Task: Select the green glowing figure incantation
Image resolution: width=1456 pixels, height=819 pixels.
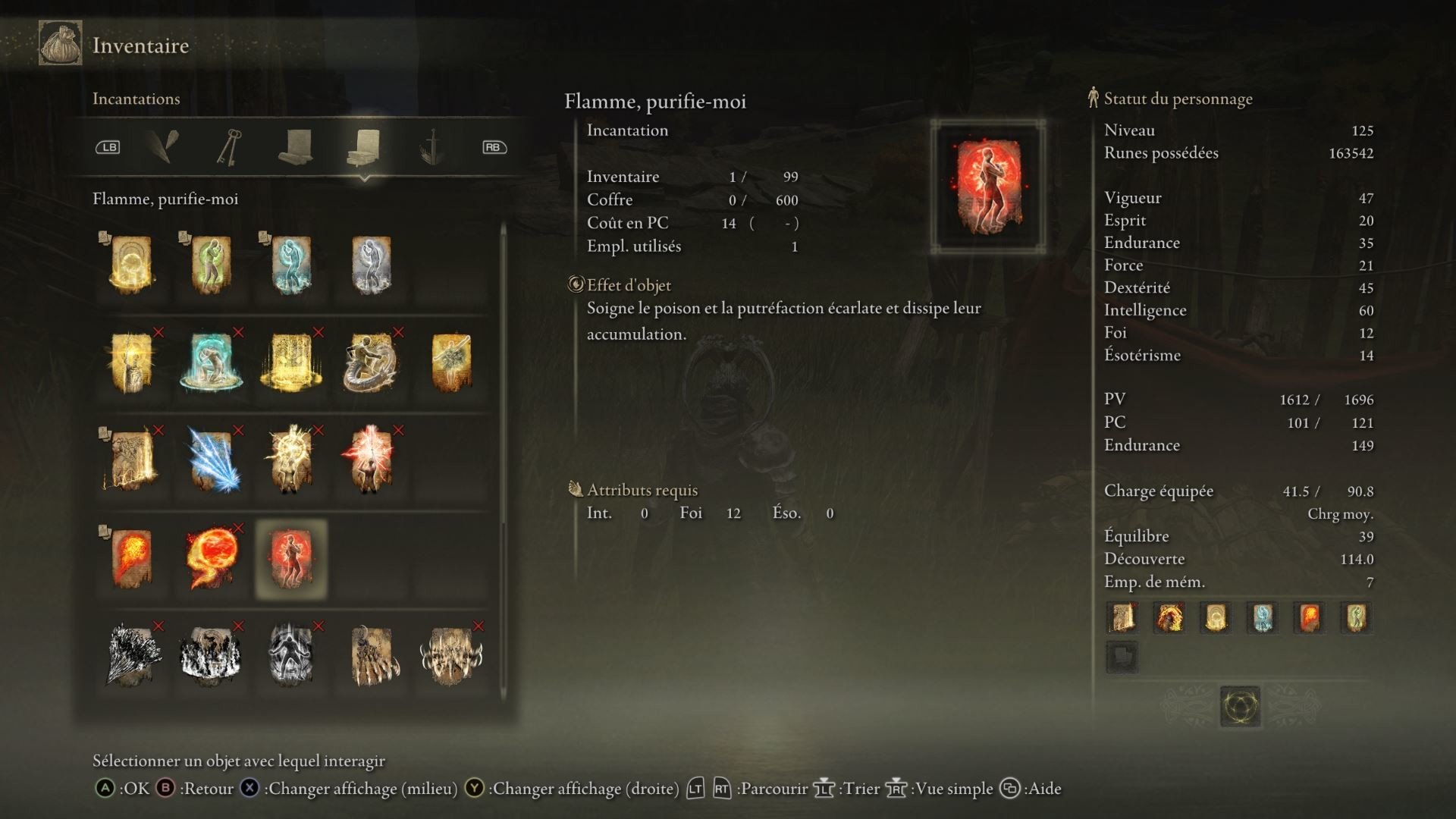Action: click(211, 265)
